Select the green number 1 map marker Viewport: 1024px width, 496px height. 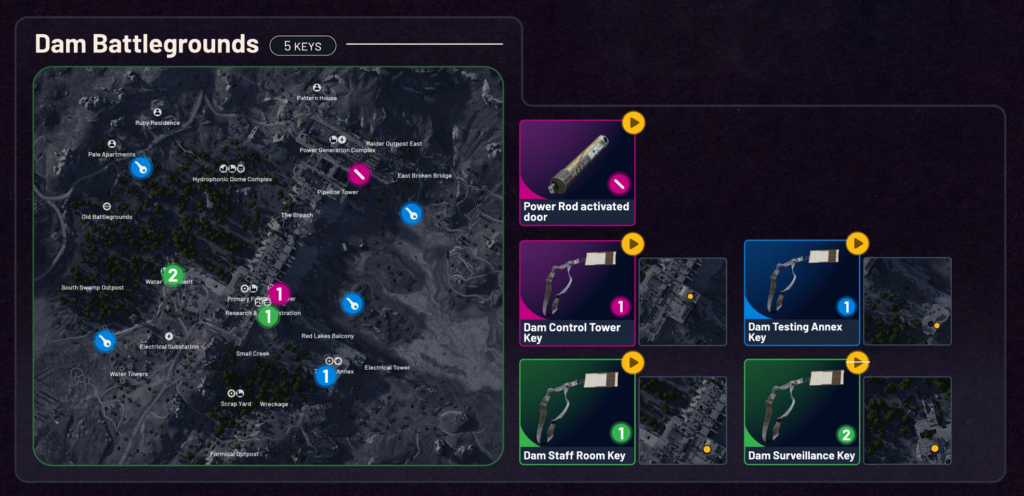[268, 317]
